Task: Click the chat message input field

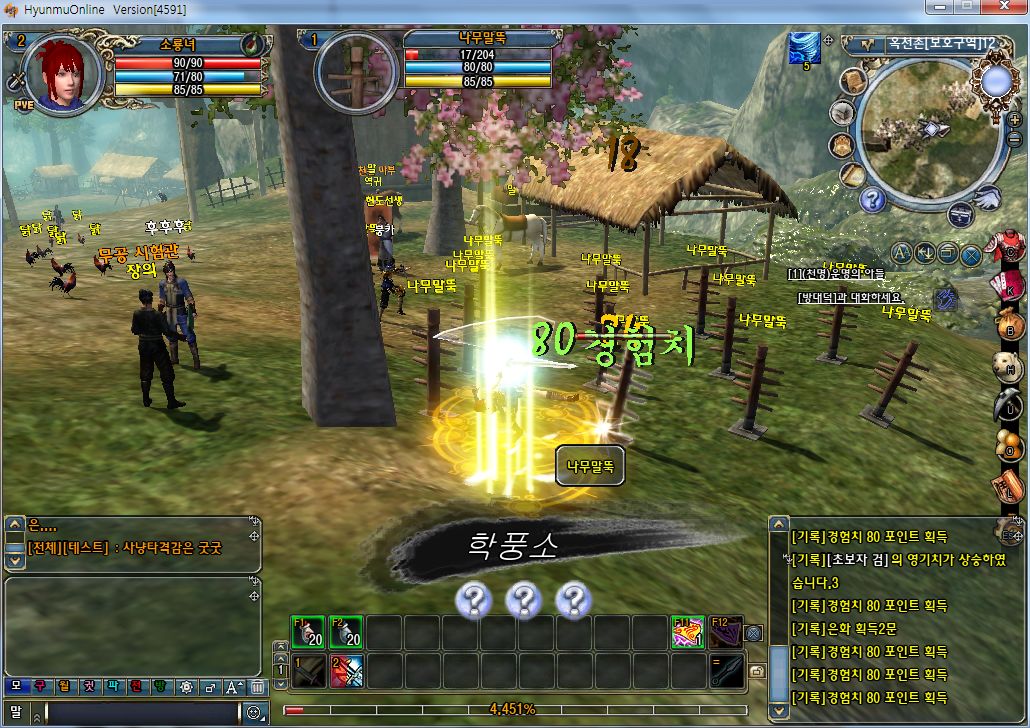Action: (x=140, y=712)
